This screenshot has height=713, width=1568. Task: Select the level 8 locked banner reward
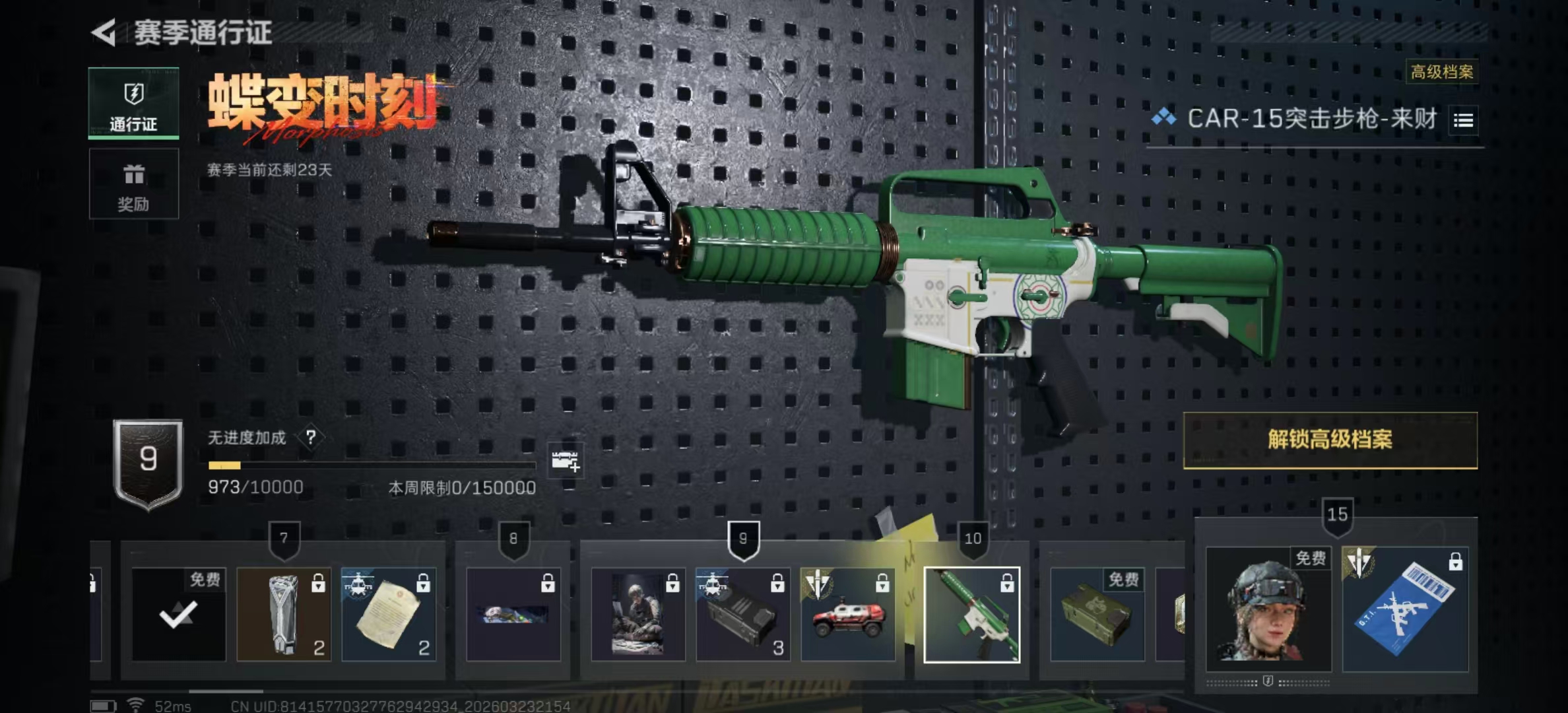(513, 615)
